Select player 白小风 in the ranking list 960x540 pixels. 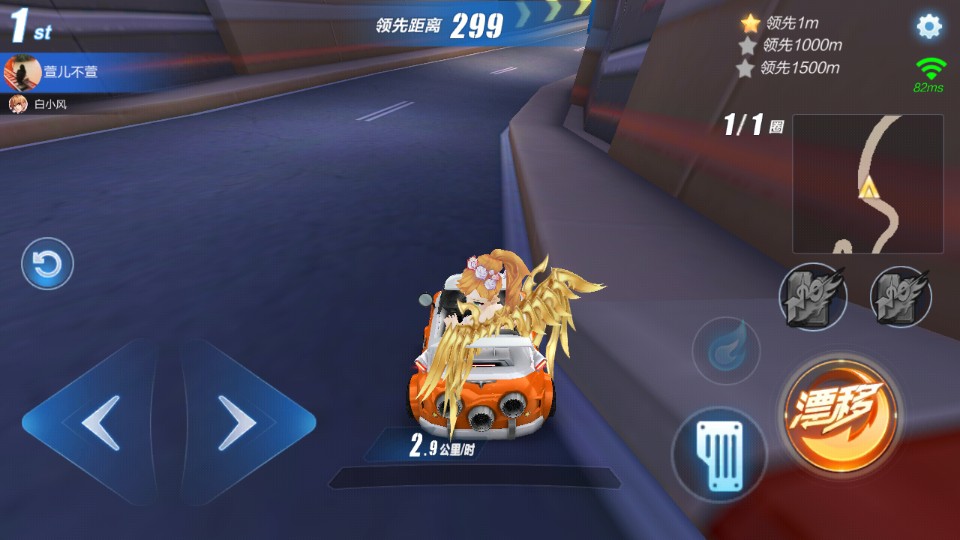[45, 104]
